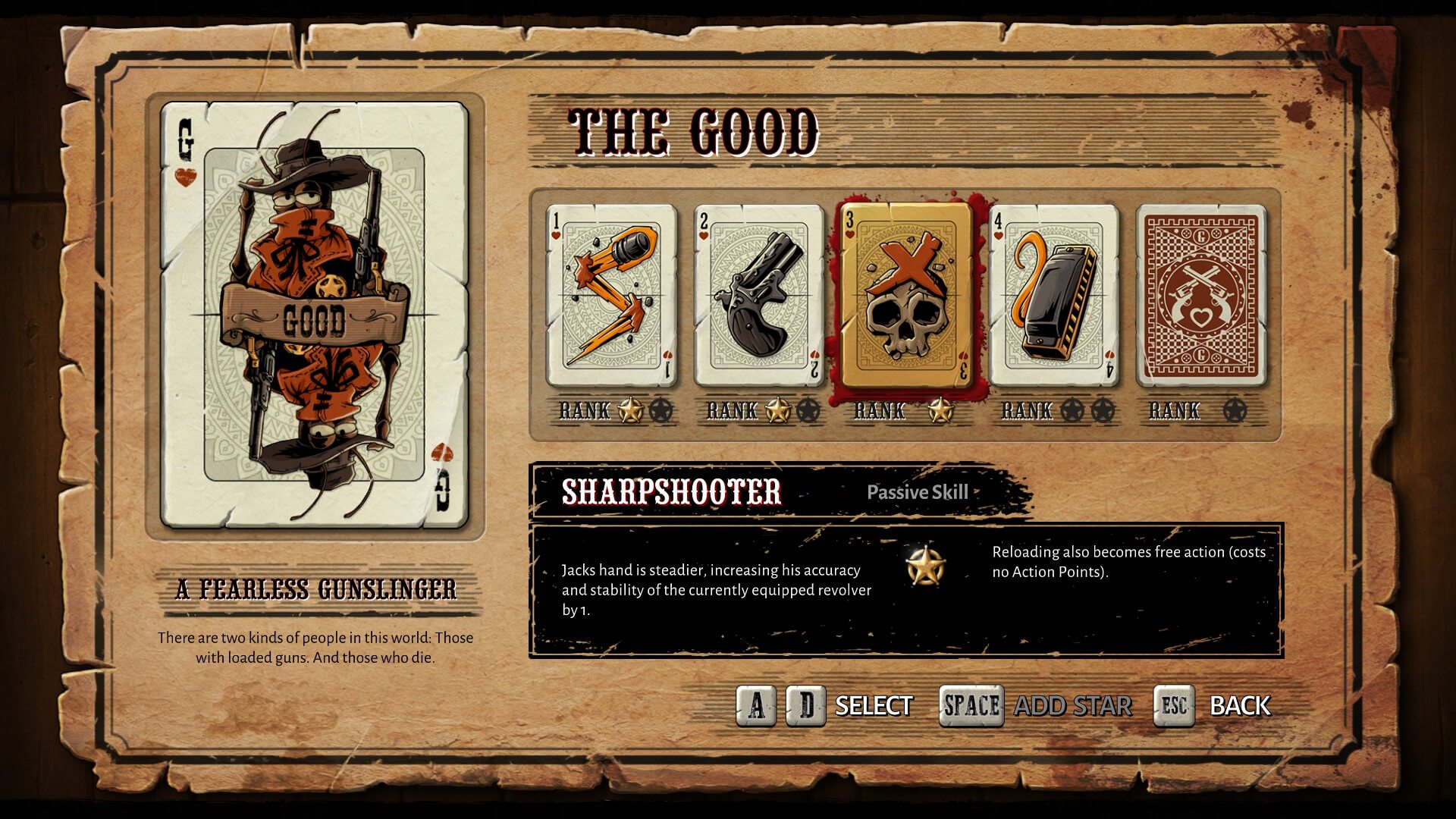Choose the derringer pistol skill card
The image size is (1456, 819).
pos(758,296)
